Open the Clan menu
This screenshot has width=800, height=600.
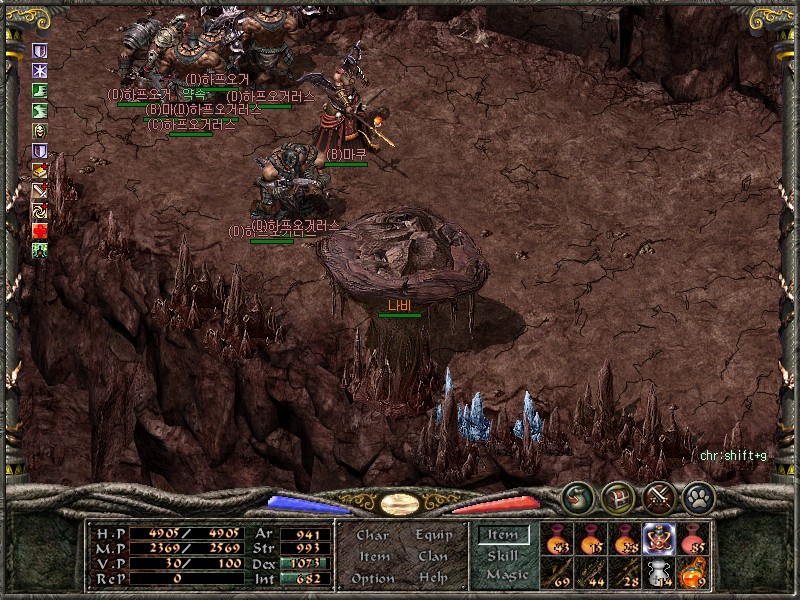433,557
